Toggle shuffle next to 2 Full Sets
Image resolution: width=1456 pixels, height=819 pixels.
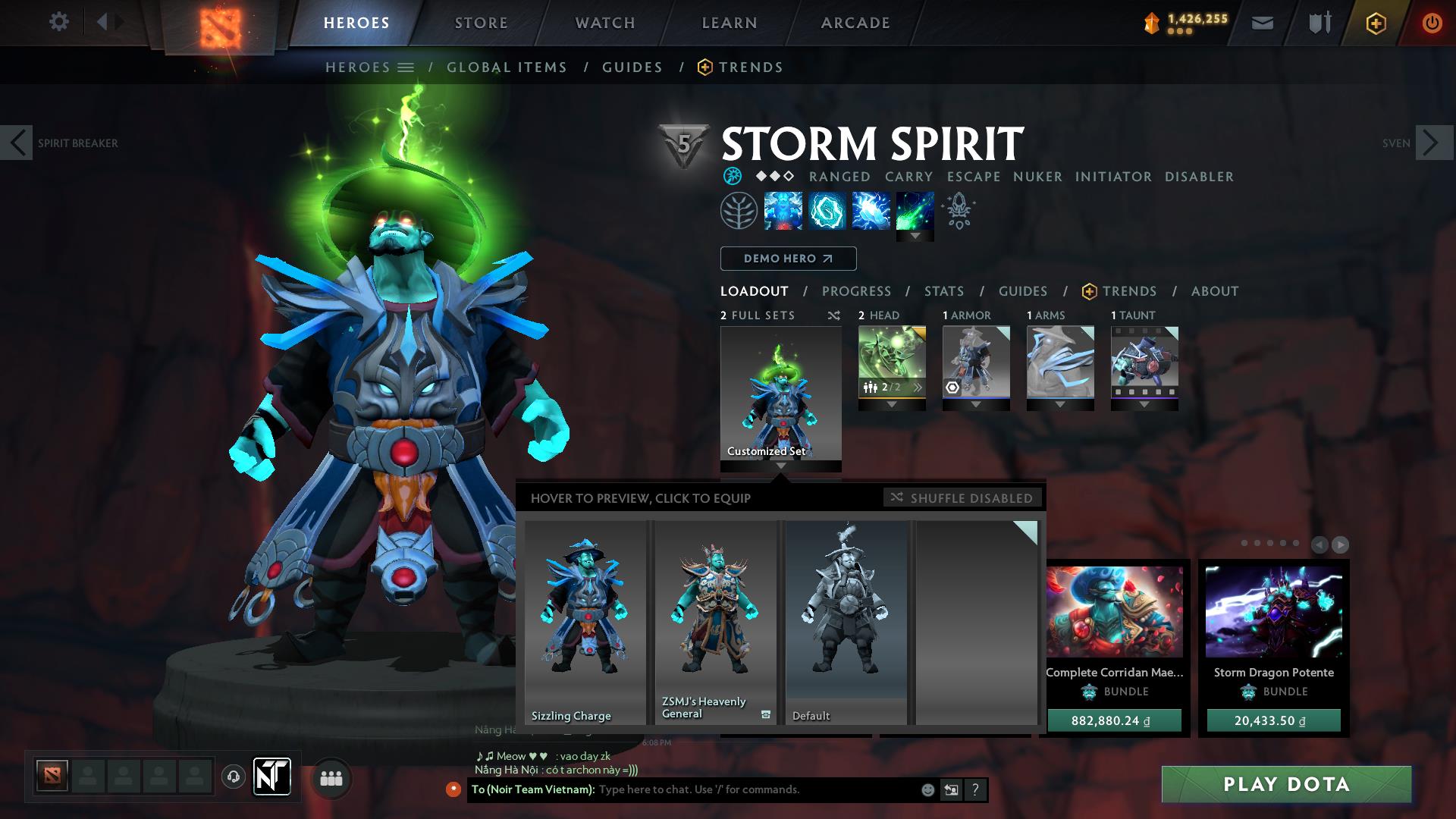coord(833,315)
